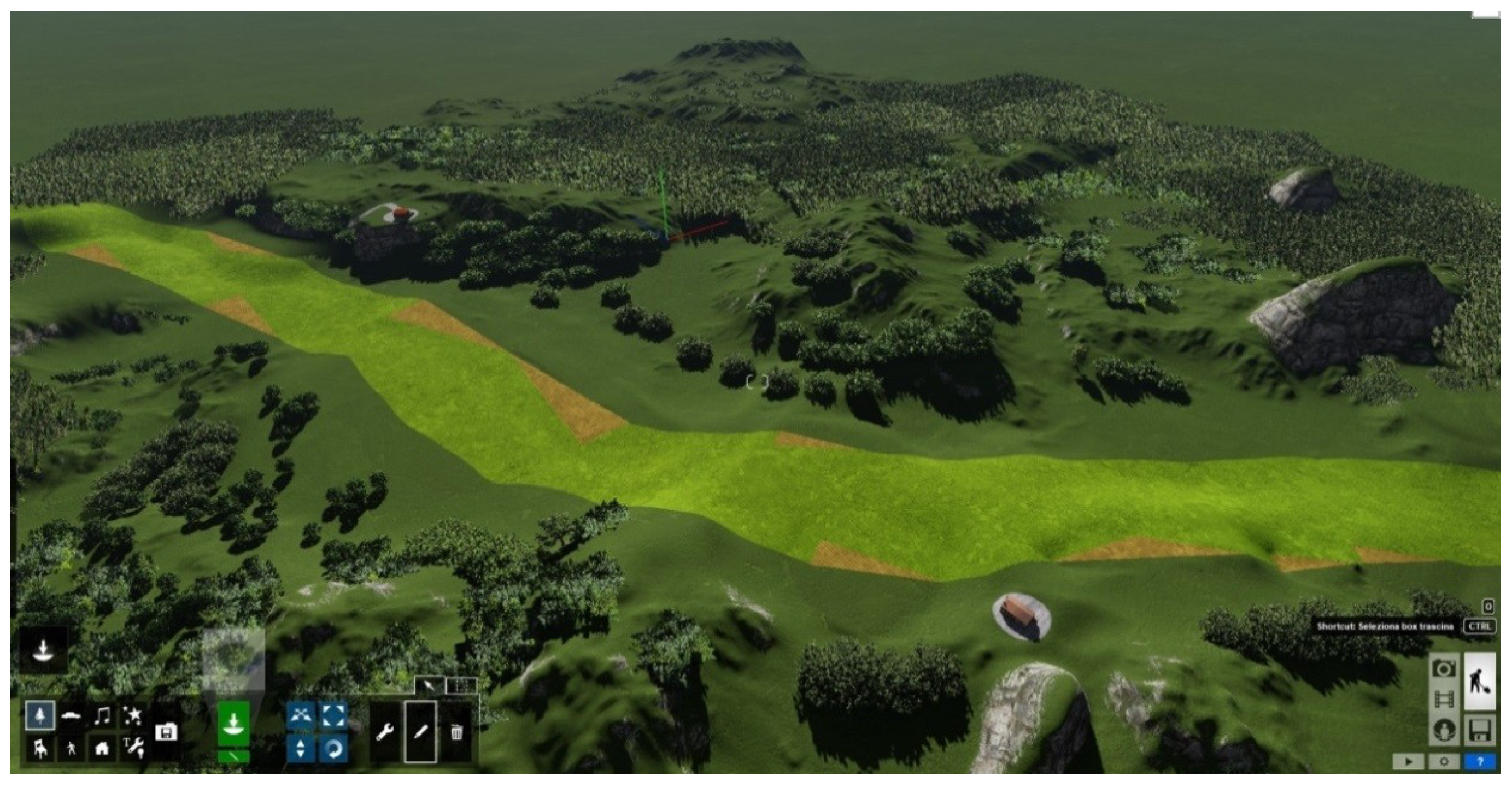Choose the walking person category
Screen dimensions: 1512x787
(x=71, y=748)
